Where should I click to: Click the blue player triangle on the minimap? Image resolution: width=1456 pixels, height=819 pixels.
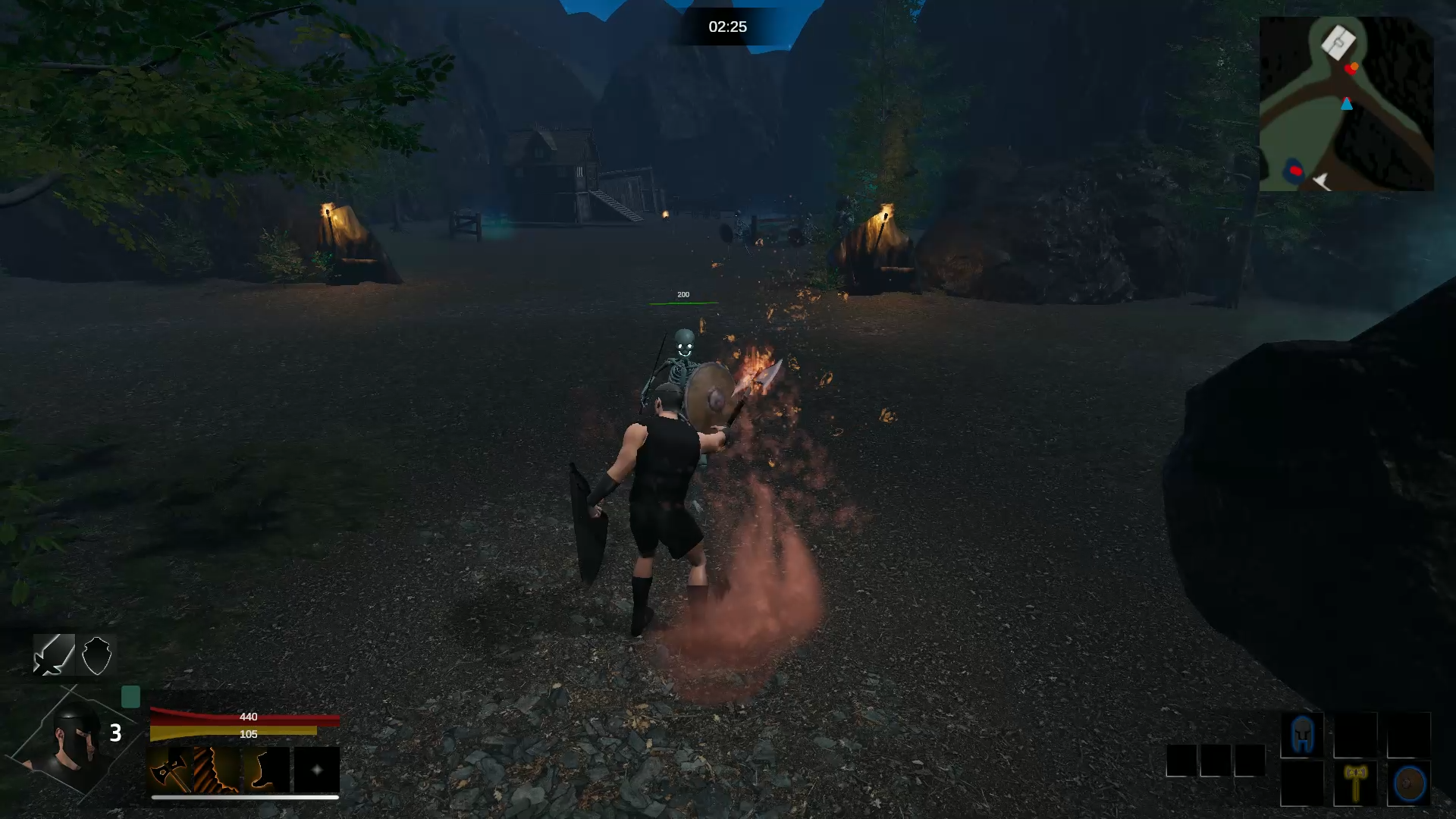click(1348, 105)
